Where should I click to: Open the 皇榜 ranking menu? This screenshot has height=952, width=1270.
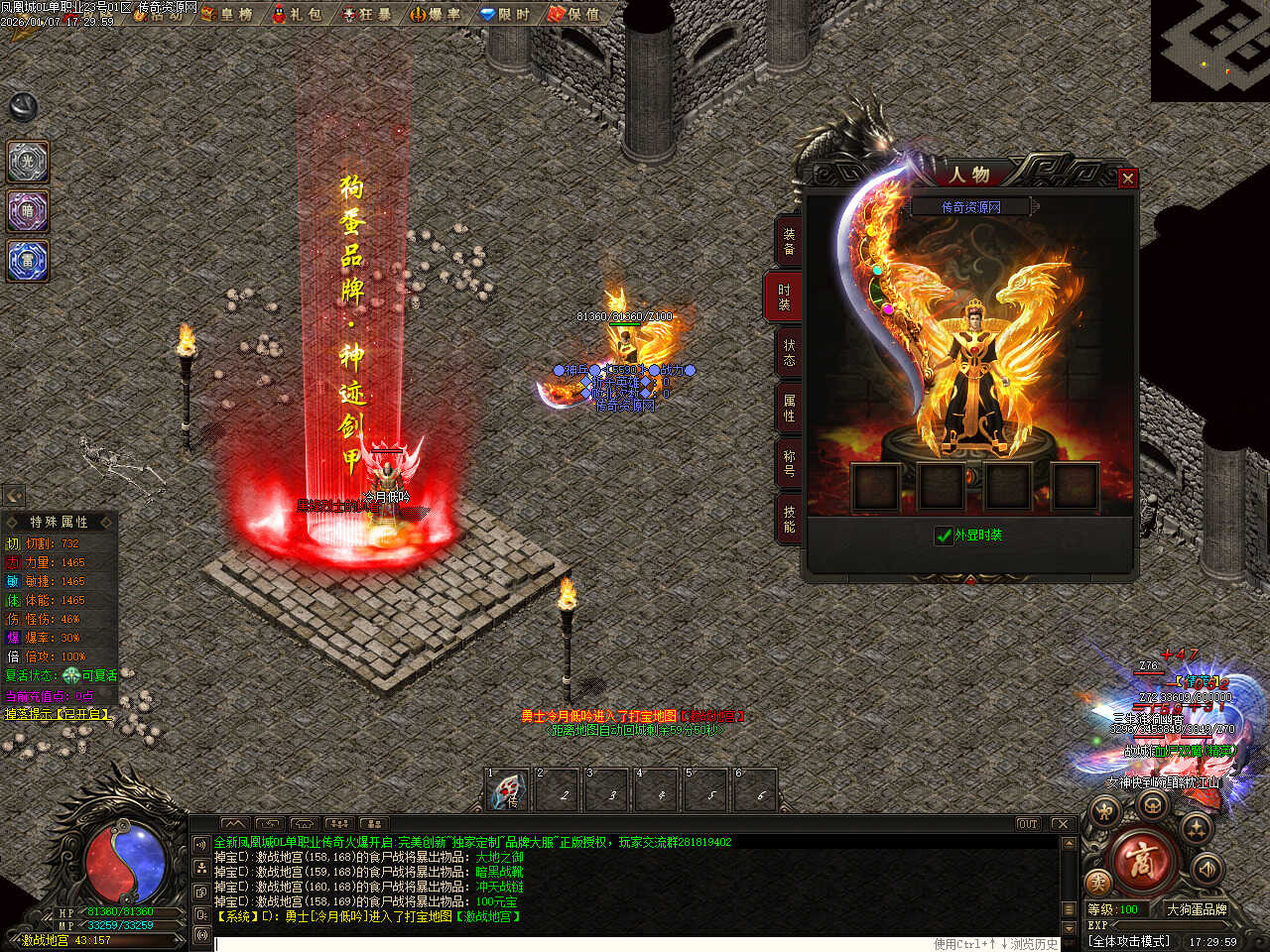click(x=226, y=14)
